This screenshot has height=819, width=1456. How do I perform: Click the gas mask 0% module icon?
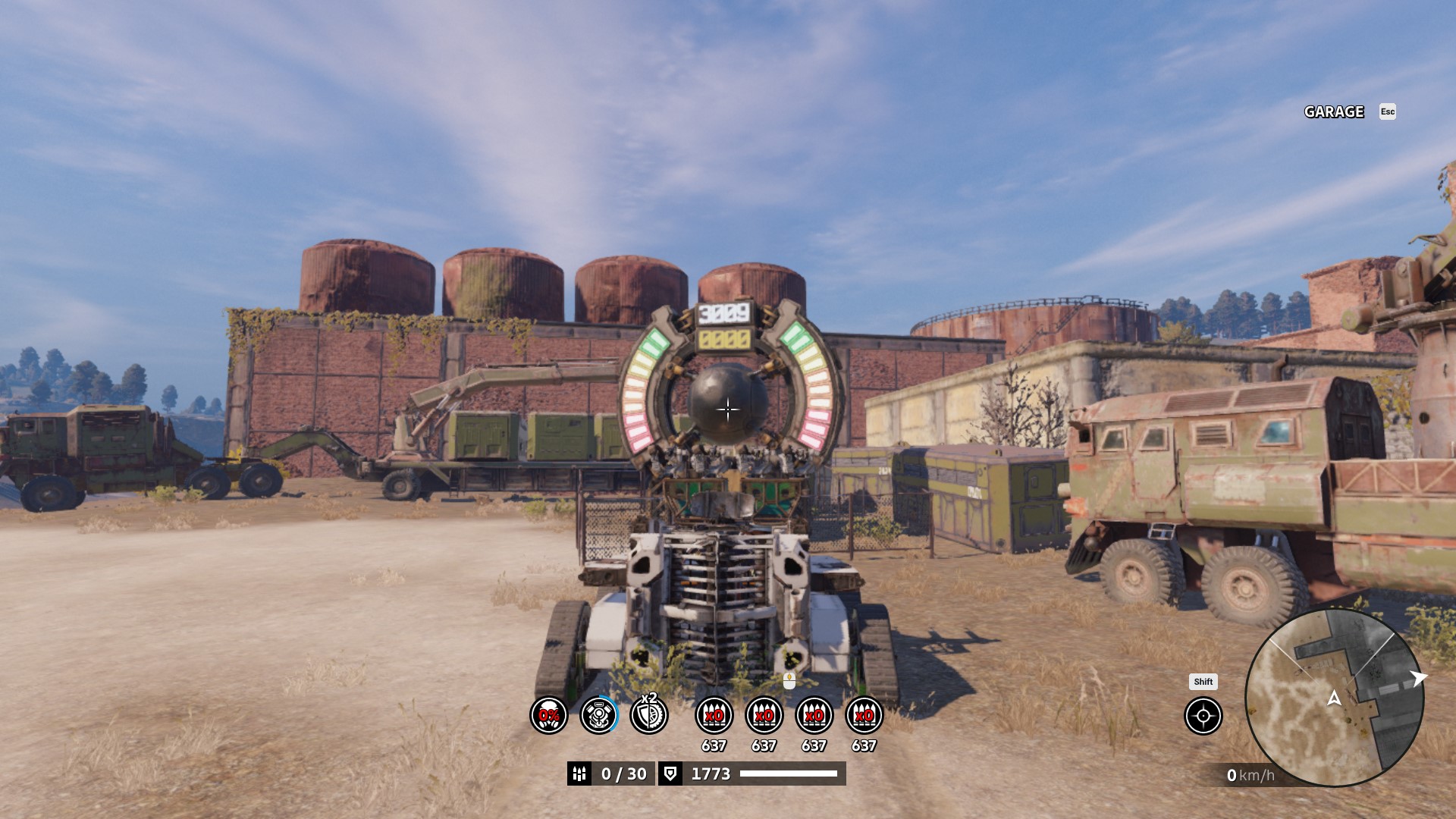point(549,715)
